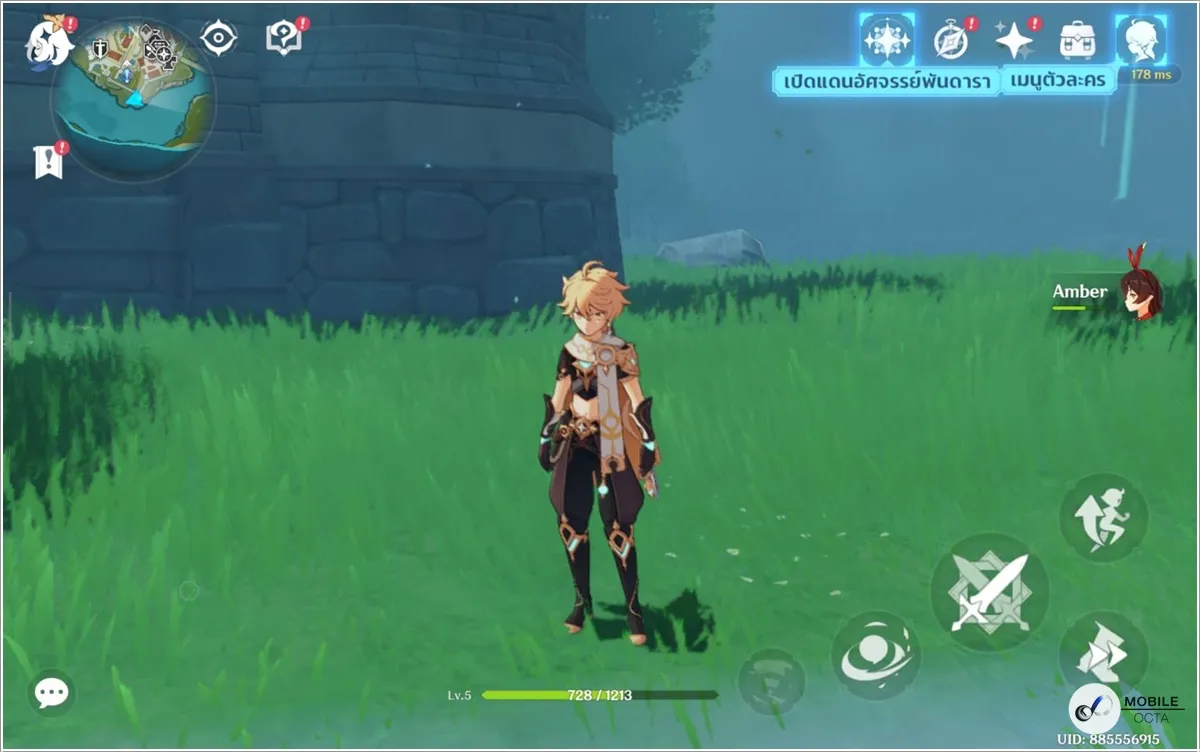Use the swirling orb elemental skill
1200x752 pixels.
pyautogui.click(x=876, y=655)
